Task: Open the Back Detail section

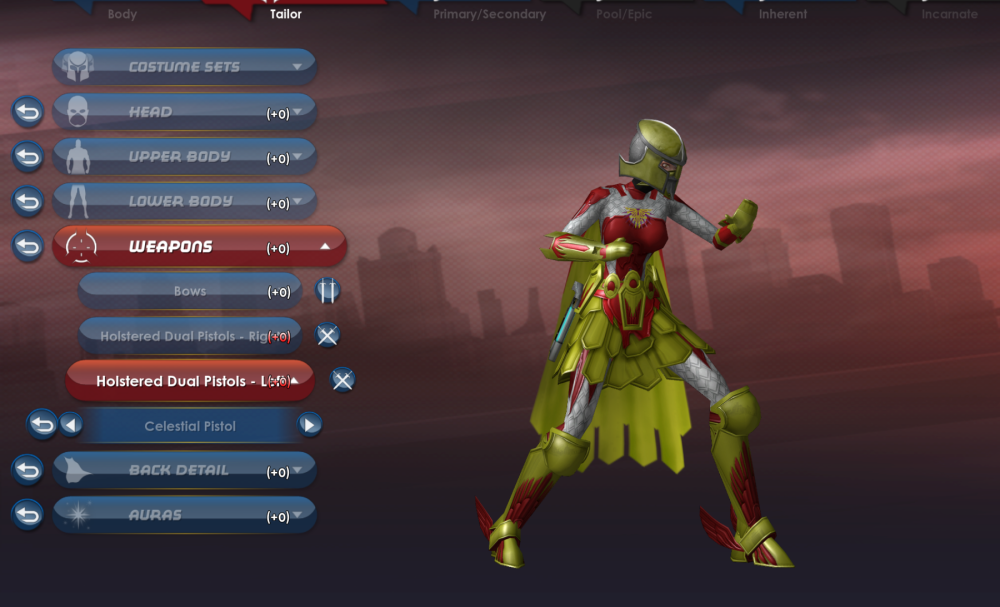Action: [x=184, y=470]
